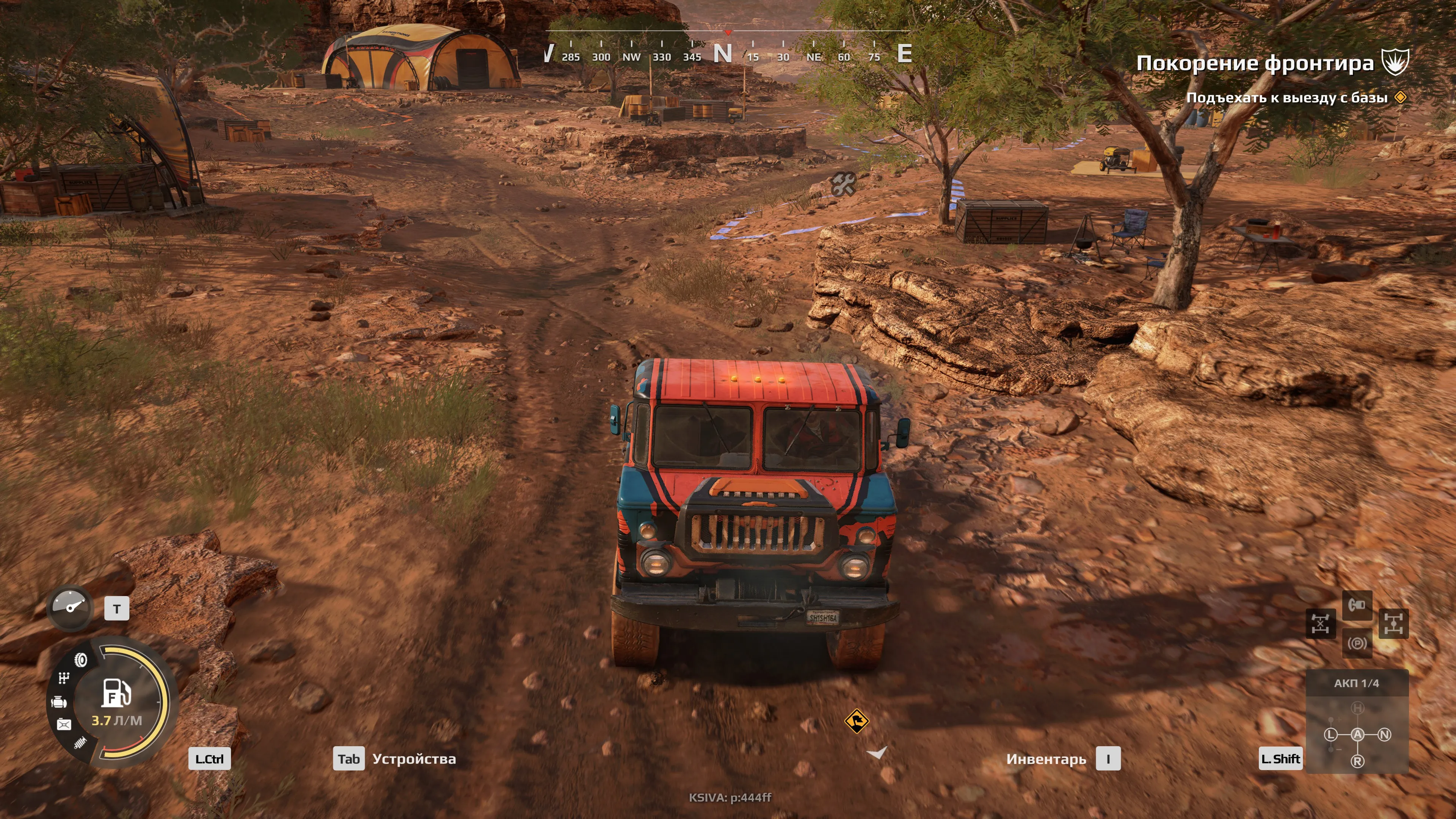1456x819 pixels.
Task: Select High gear H on gearbox
Action: 1357,708
